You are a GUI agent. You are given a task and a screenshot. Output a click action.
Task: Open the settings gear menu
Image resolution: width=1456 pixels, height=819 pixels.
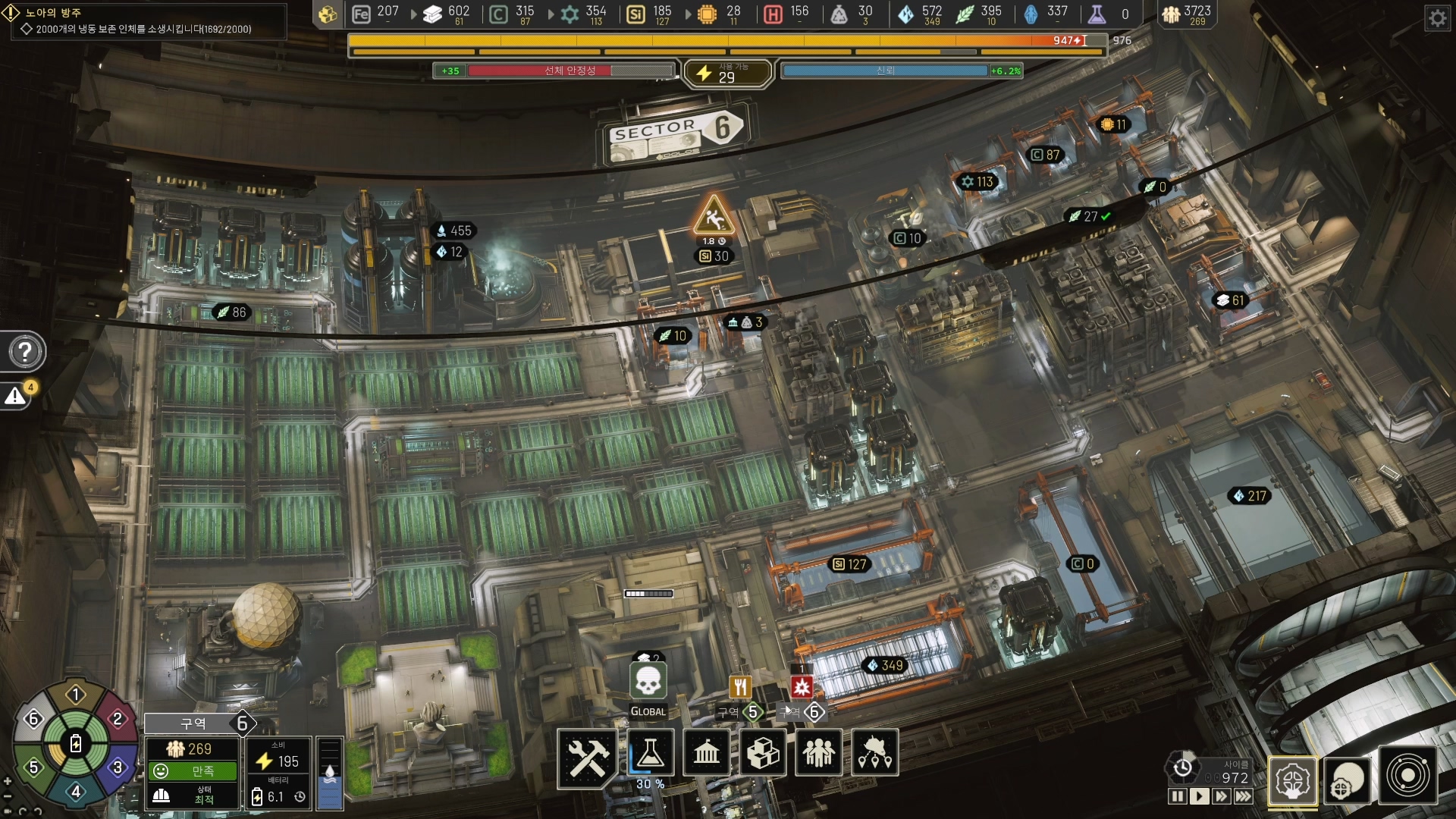[x=1437, y=17]
